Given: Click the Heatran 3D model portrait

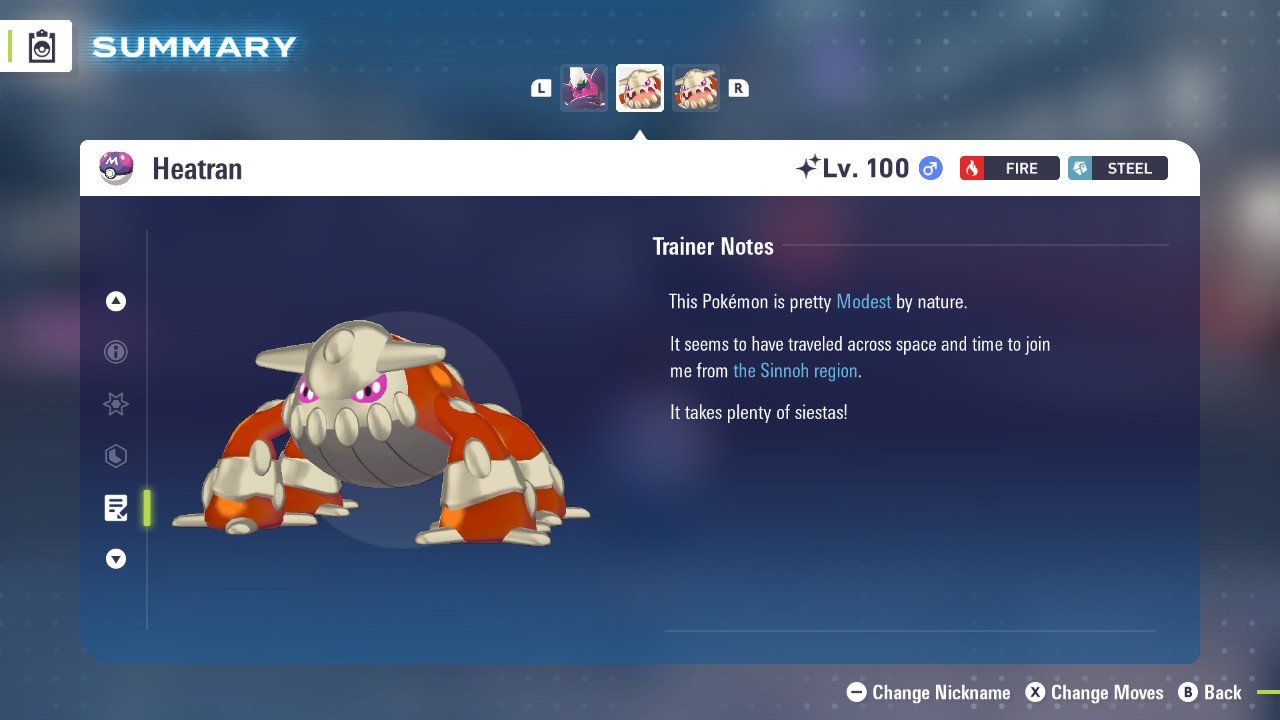Looking at the screenshot, I should point(380,430).
